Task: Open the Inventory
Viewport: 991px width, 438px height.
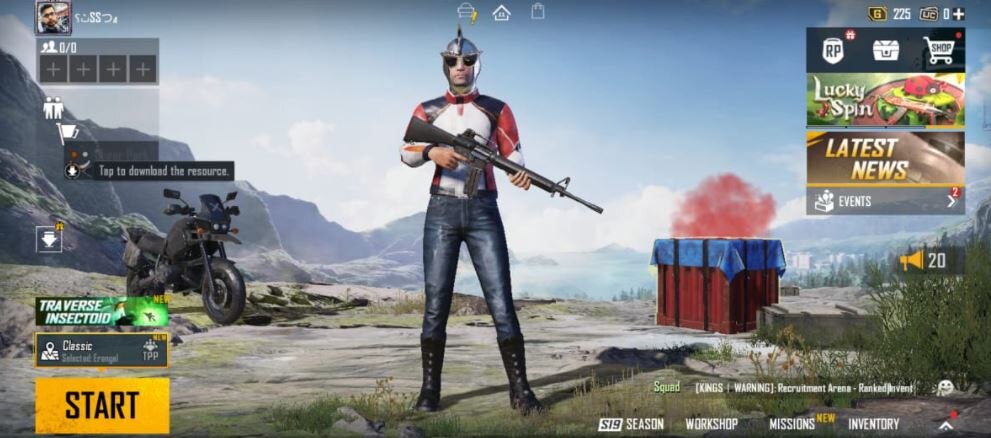Action: [x=873, y=424]
